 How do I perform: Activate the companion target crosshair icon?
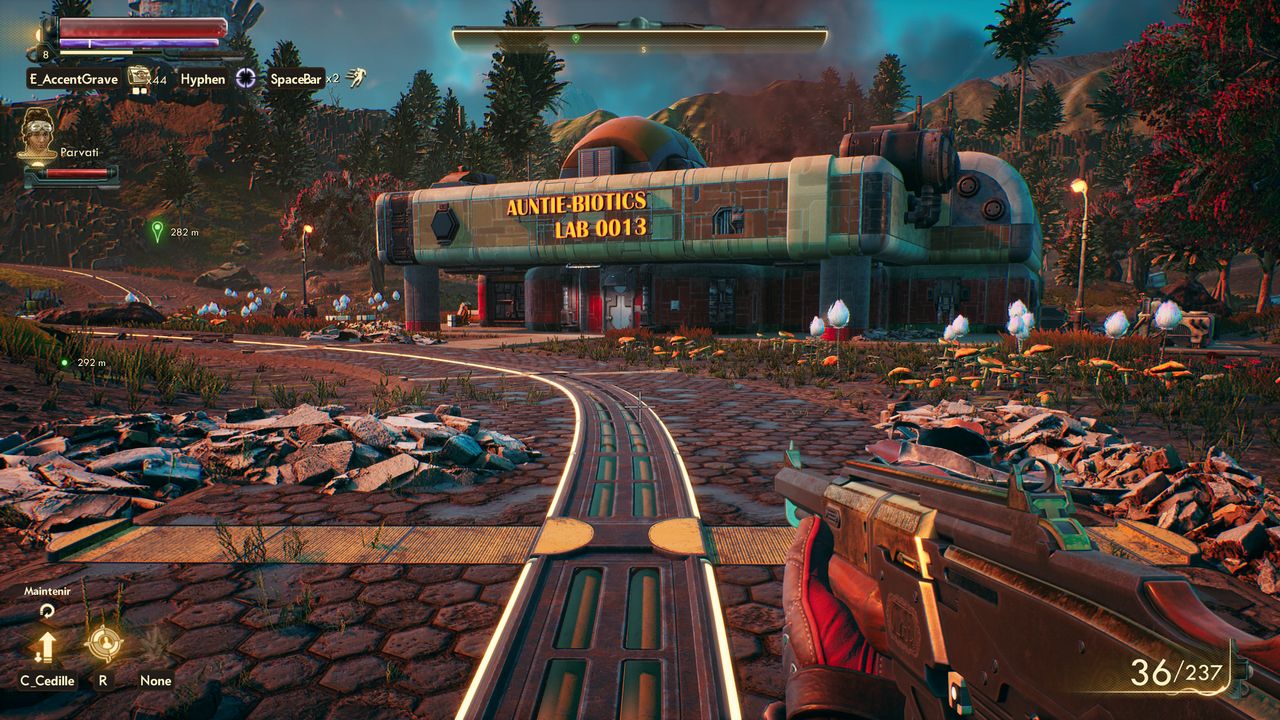tap(104, 643)
